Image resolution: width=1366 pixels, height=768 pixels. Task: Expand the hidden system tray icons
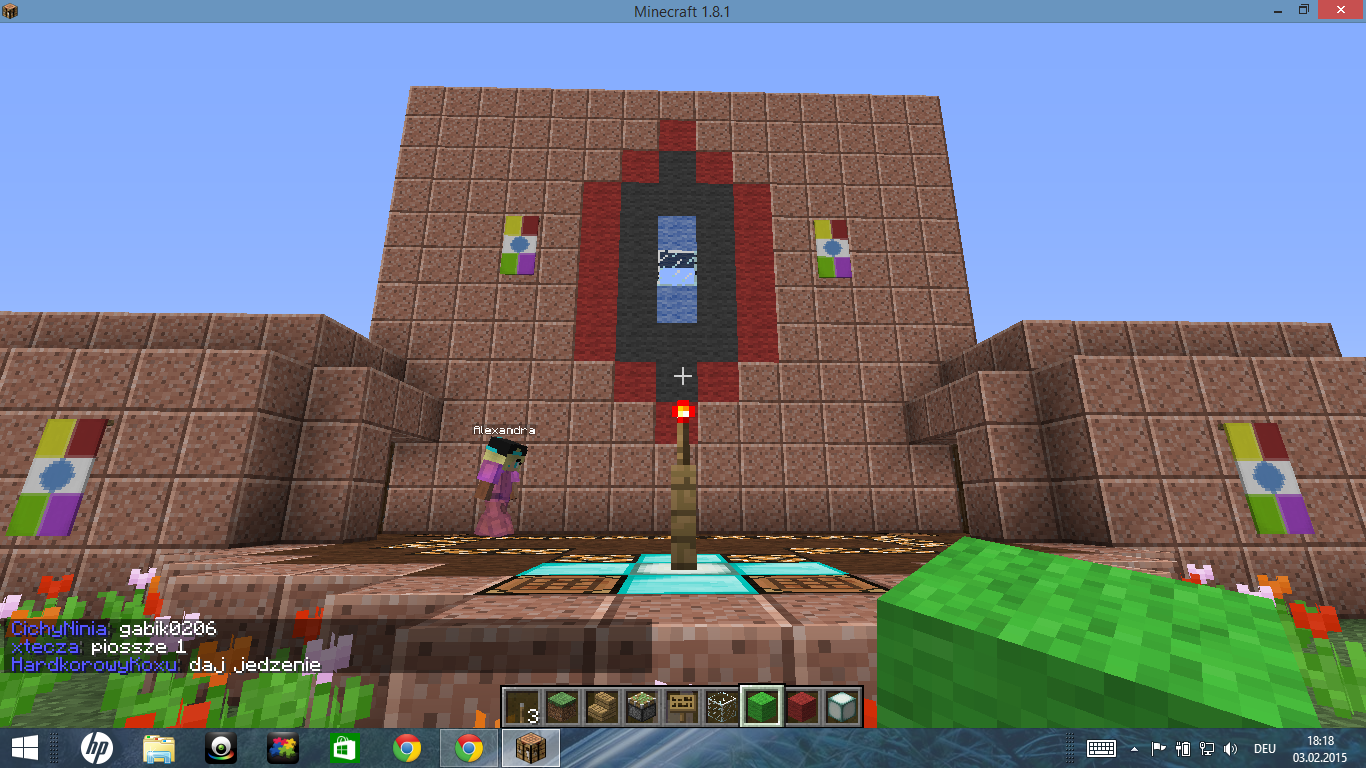click(1133, 749)
